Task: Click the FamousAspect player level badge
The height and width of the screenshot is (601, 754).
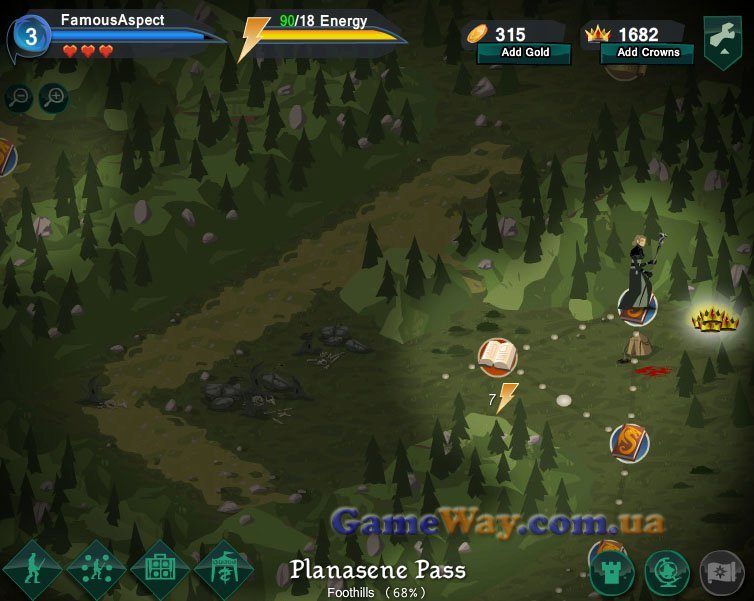Action: pyautogui.click(x=31, y=38)
